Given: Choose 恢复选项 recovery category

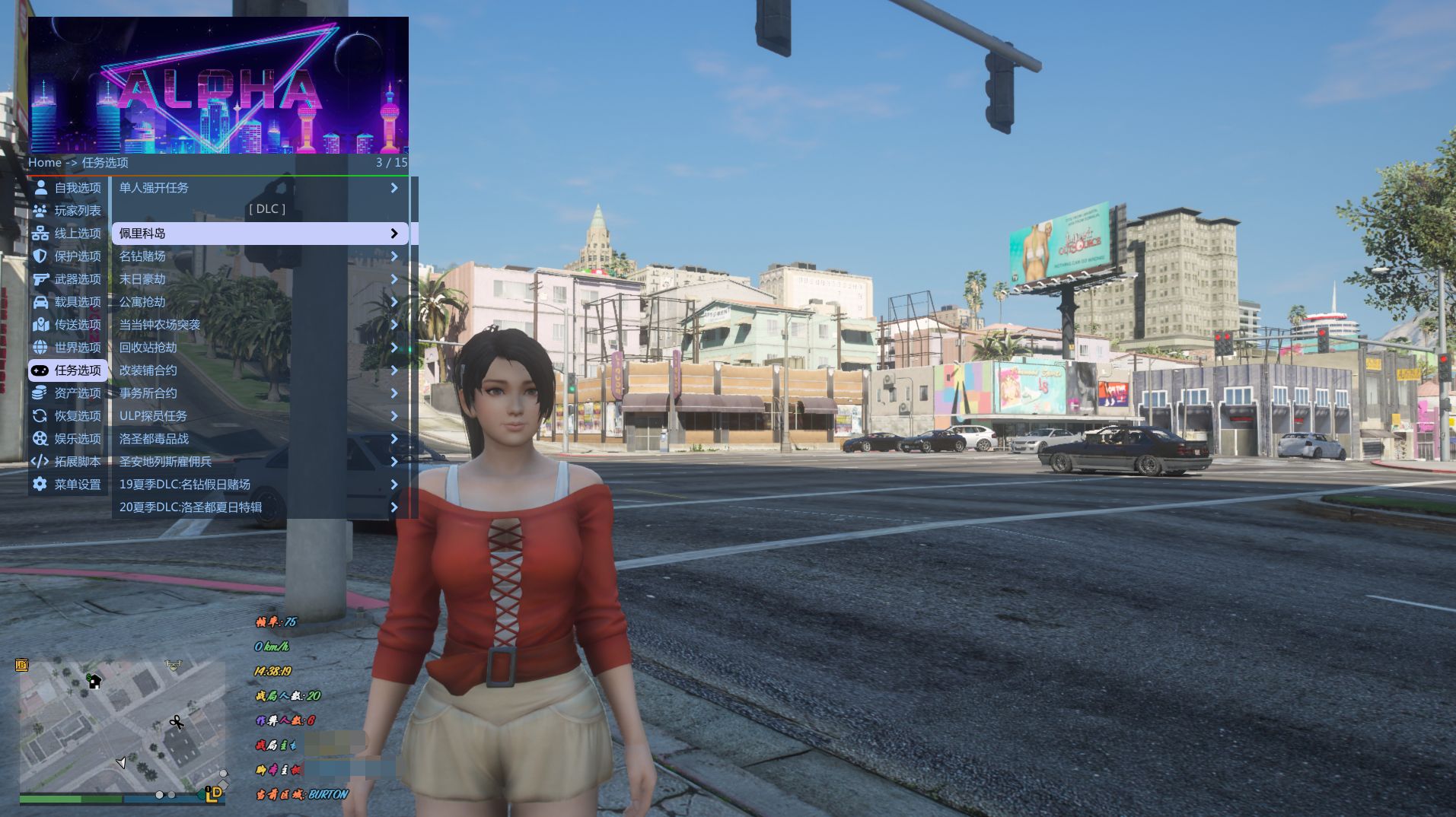Looking at the screenshot, I should [68, 416].
